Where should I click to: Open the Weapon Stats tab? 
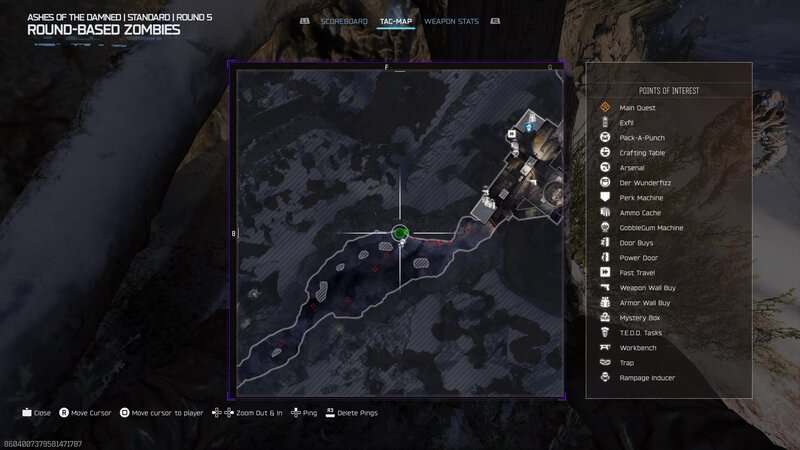(449, 21)
